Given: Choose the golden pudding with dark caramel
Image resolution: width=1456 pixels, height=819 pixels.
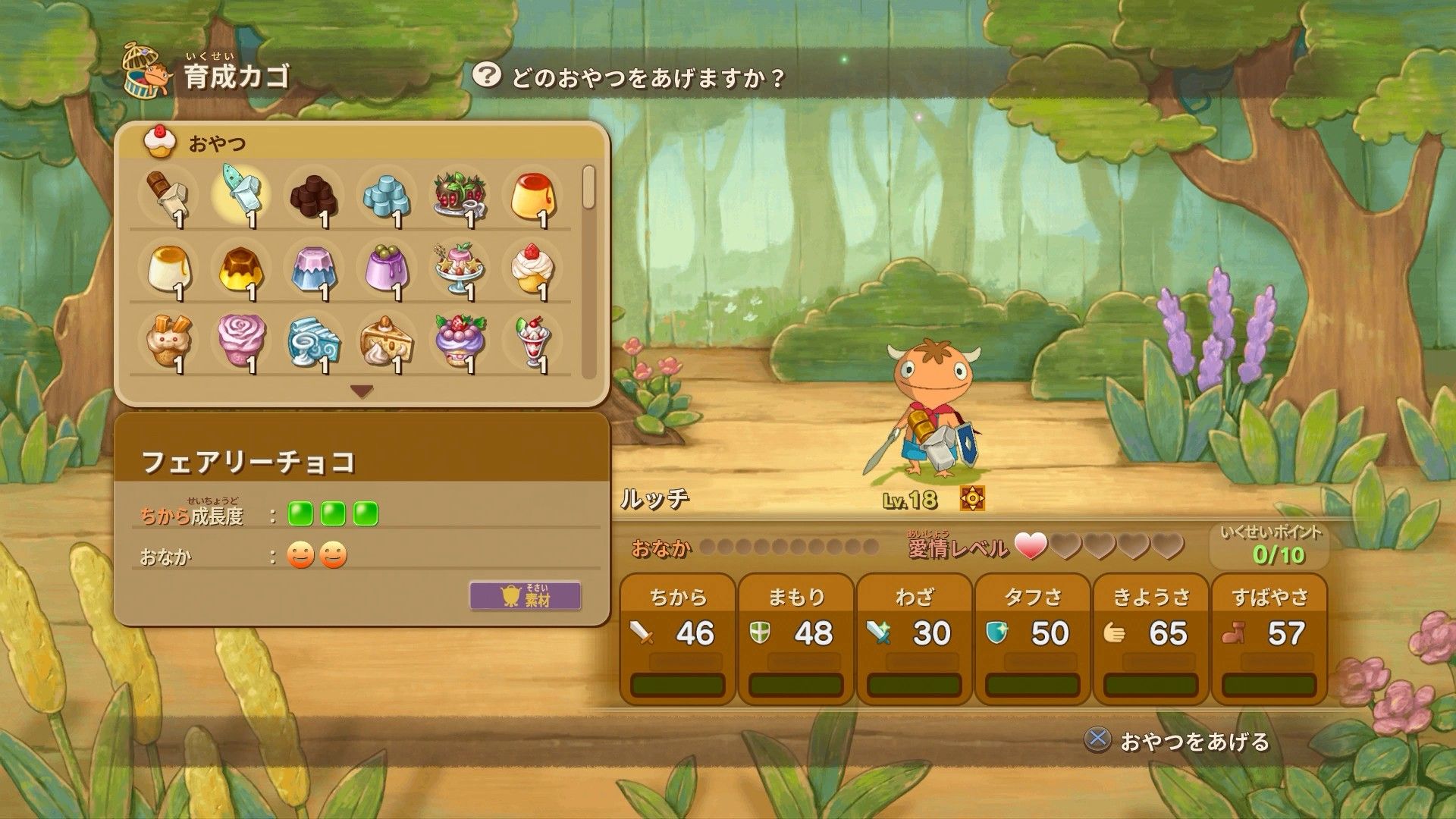Looking at the screenshot, I should click(240, 268).
